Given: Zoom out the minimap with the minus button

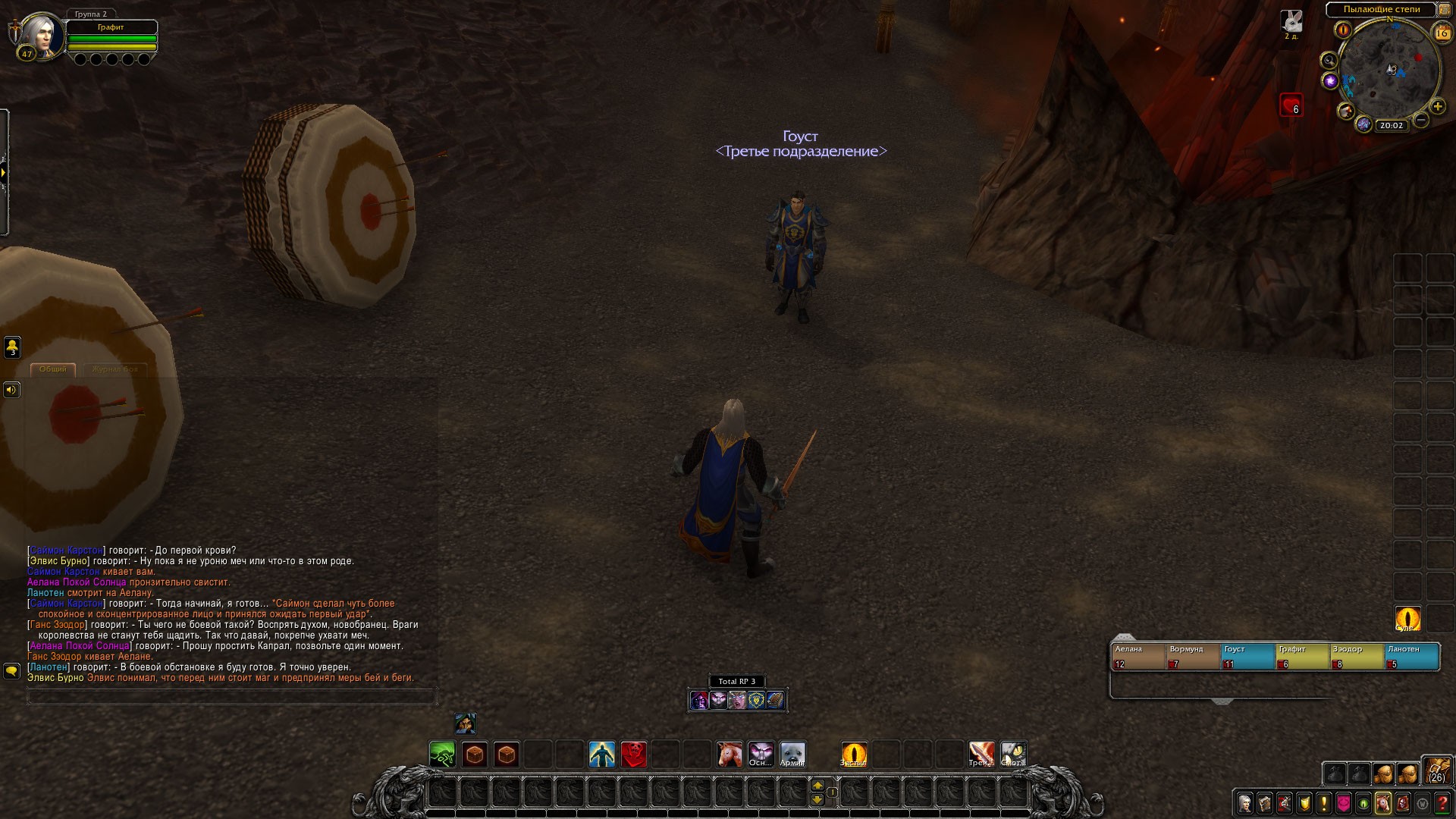Looking at the screenshot, I should 1422,120.
